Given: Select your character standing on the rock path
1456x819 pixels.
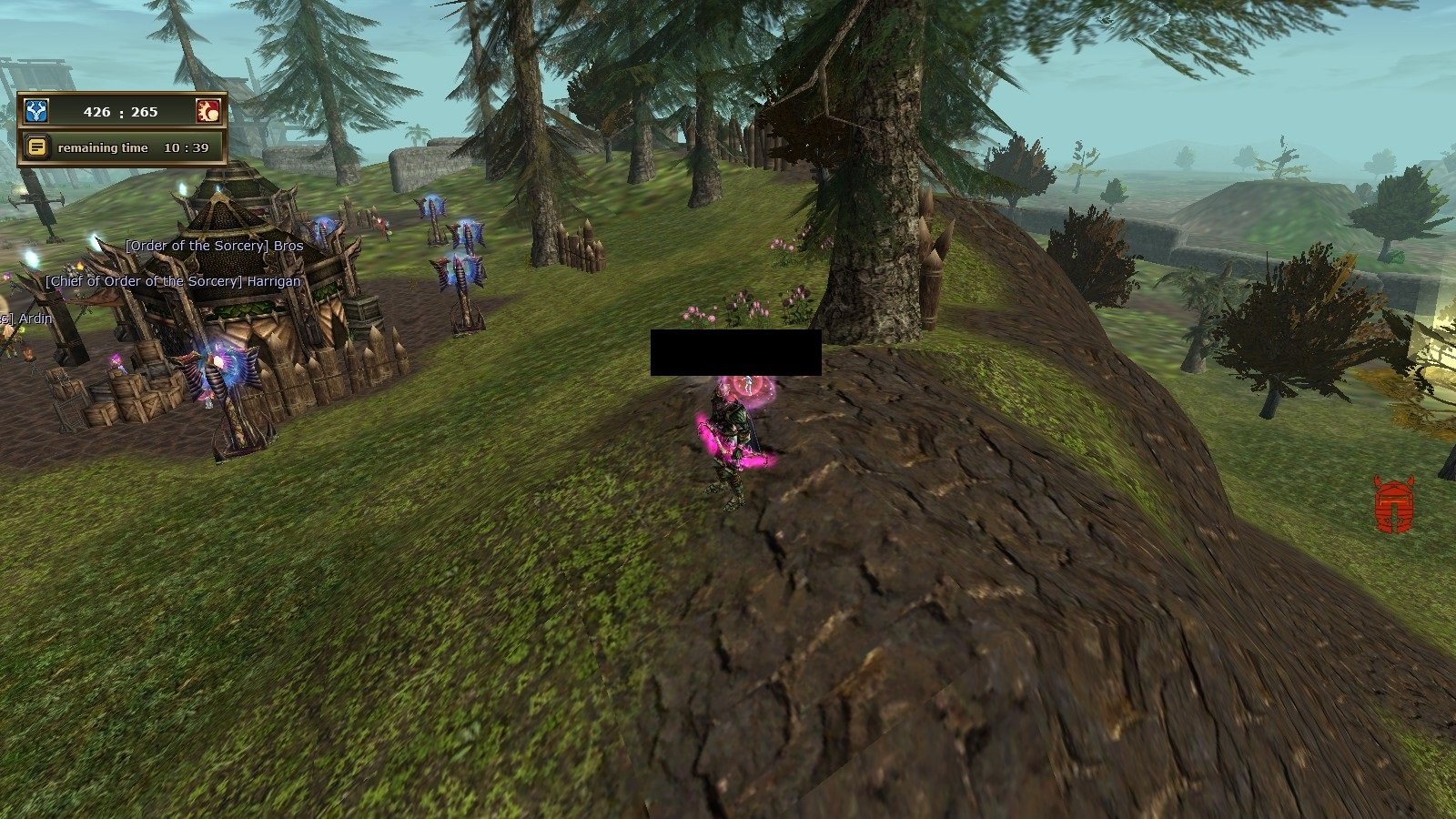Looking at the screenshot, I should tap(733, 446).
